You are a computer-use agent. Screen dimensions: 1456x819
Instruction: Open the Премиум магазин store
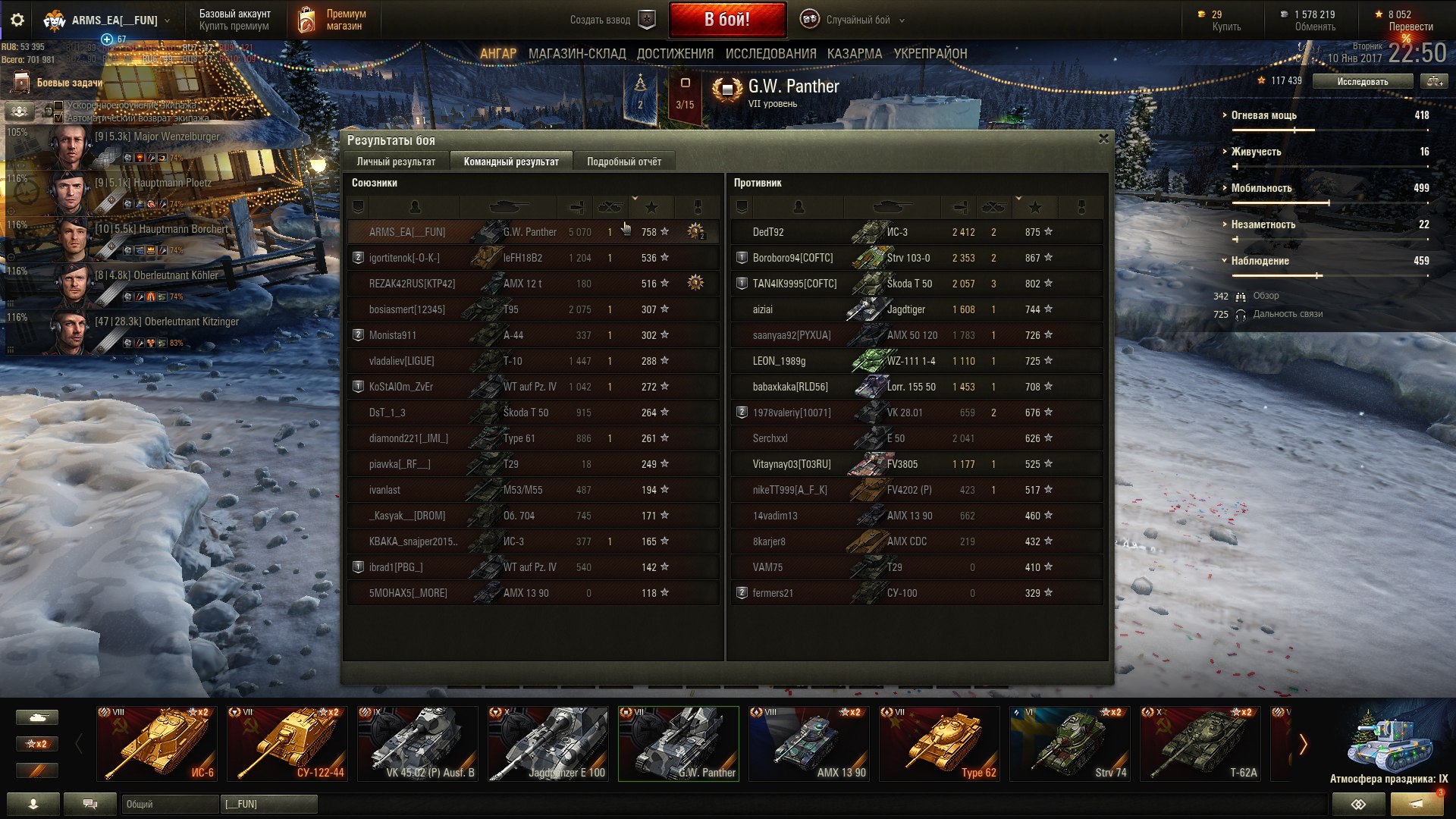pyautogui.click(x=334, y=20)
